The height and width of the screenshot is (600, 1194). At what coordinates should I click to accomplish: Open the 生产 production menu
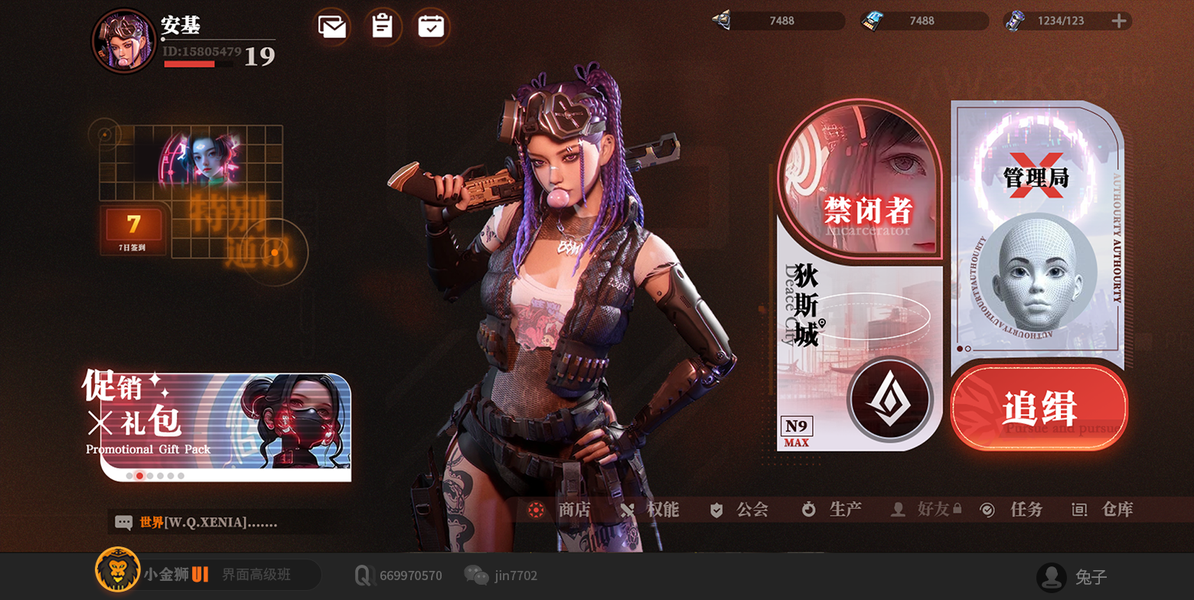[832, 510]
